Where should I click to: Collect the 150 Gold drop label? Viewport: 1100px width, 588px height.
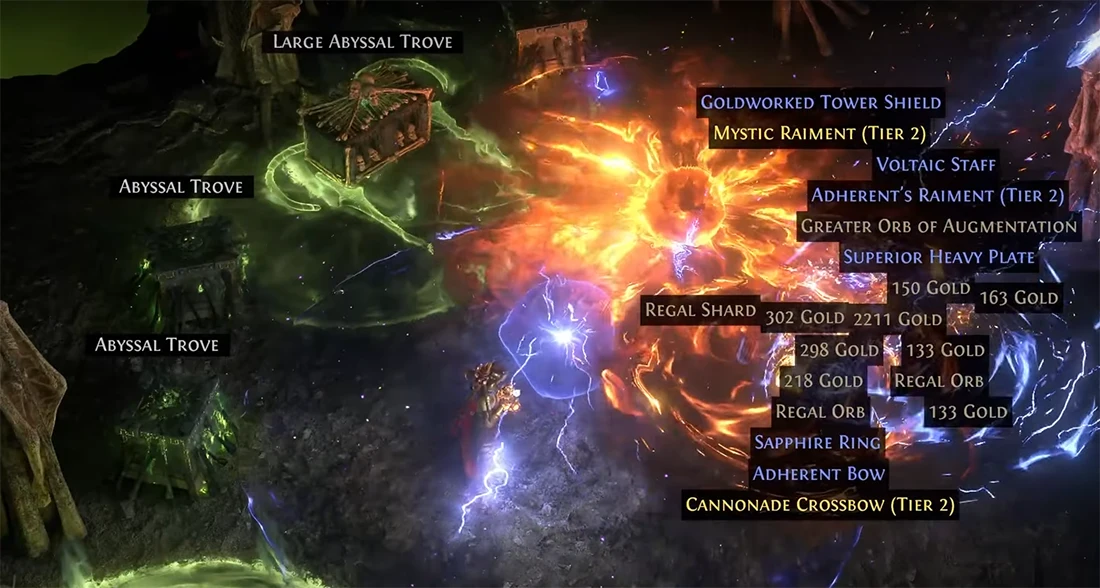930,289
